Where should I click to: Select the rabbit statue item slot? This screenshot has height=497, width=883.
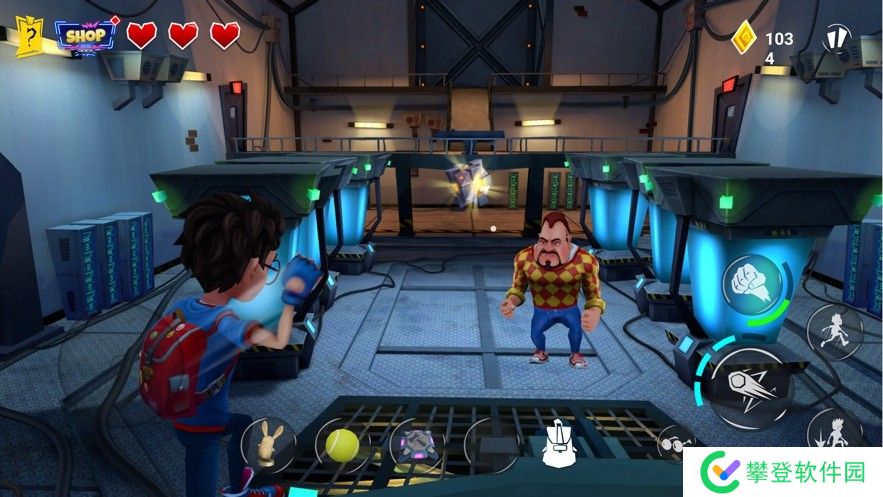268,444
